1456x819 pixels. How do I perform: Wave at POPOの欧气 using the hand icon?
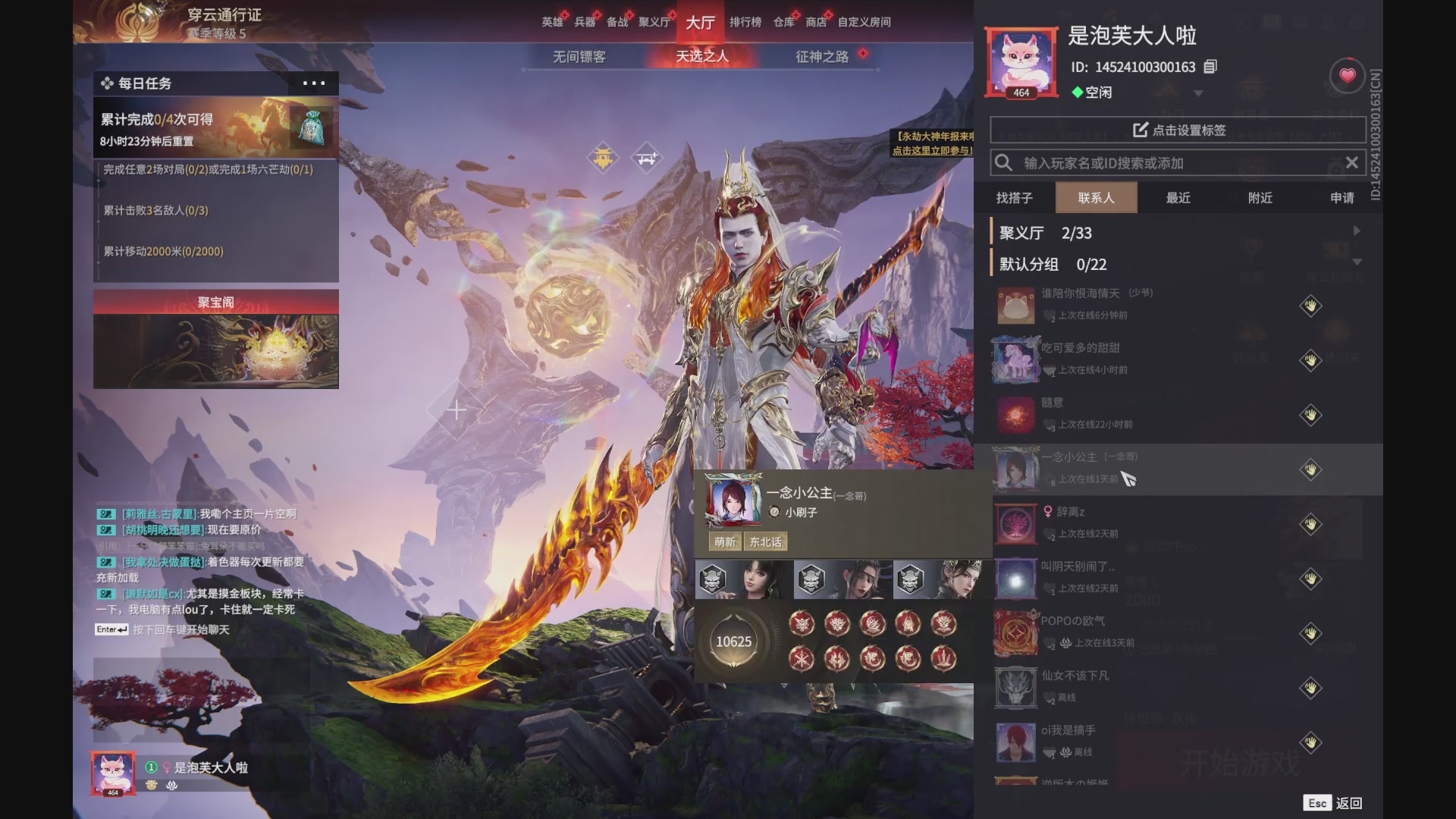[x=1310, y=633]
